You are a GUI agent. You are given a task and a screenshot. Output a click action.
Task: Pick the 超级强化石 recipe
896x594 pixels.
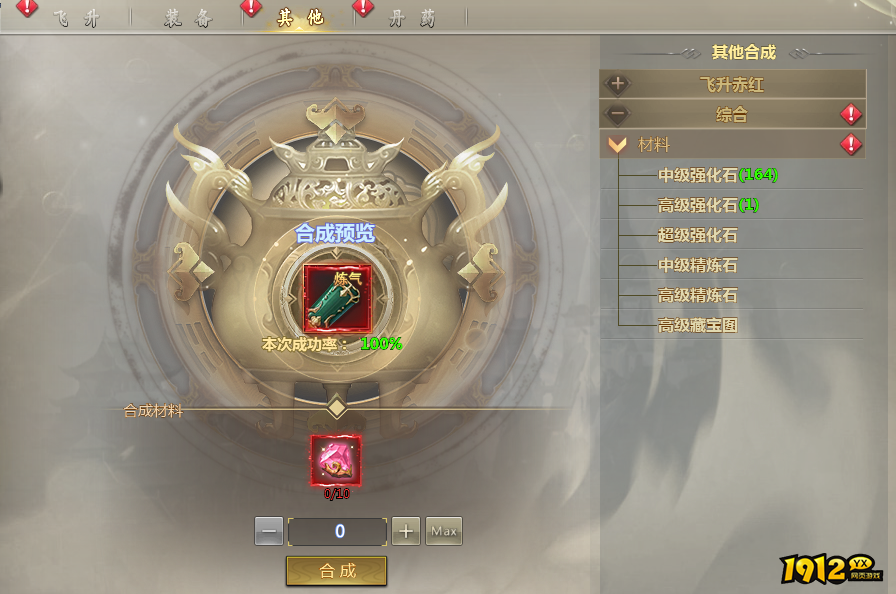click(697, 235)
